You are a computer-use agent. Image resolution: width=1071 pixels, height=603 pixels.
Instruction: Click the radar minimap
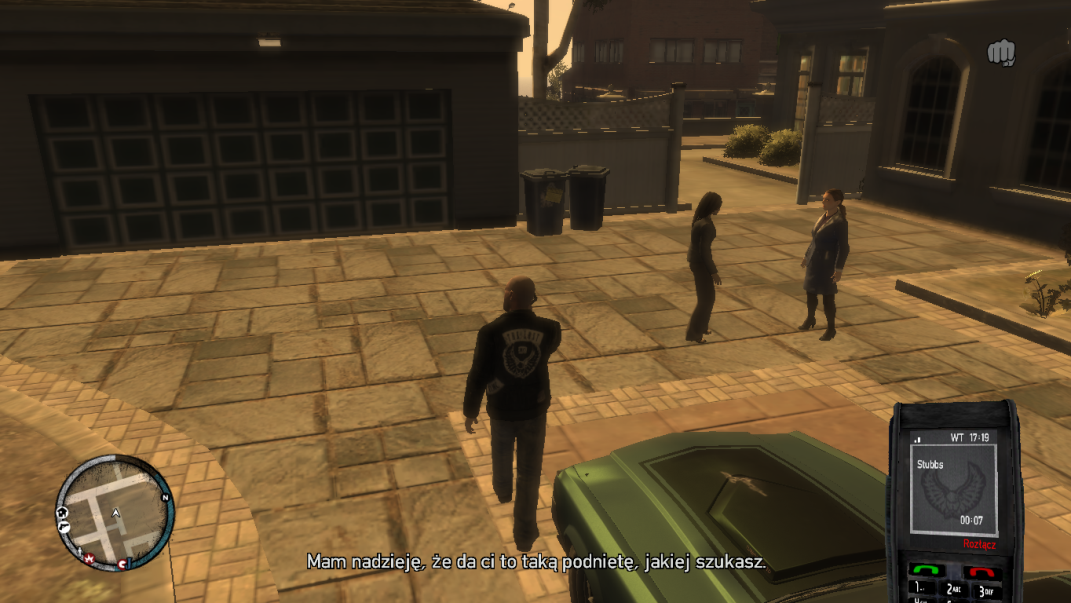114,513
